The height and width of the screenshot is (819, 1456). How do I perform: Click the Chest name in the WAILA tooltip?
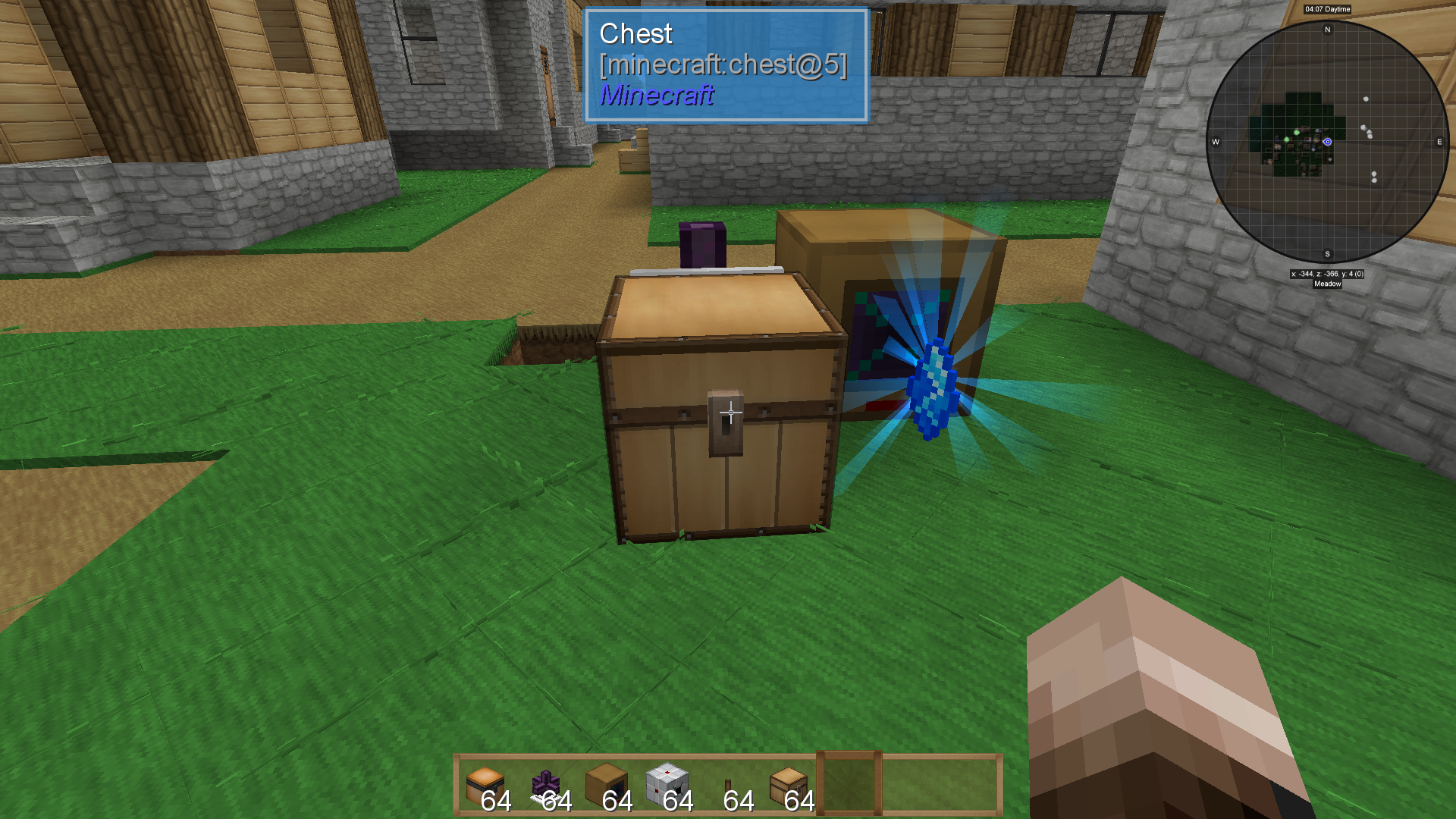[x=635, y=33]
